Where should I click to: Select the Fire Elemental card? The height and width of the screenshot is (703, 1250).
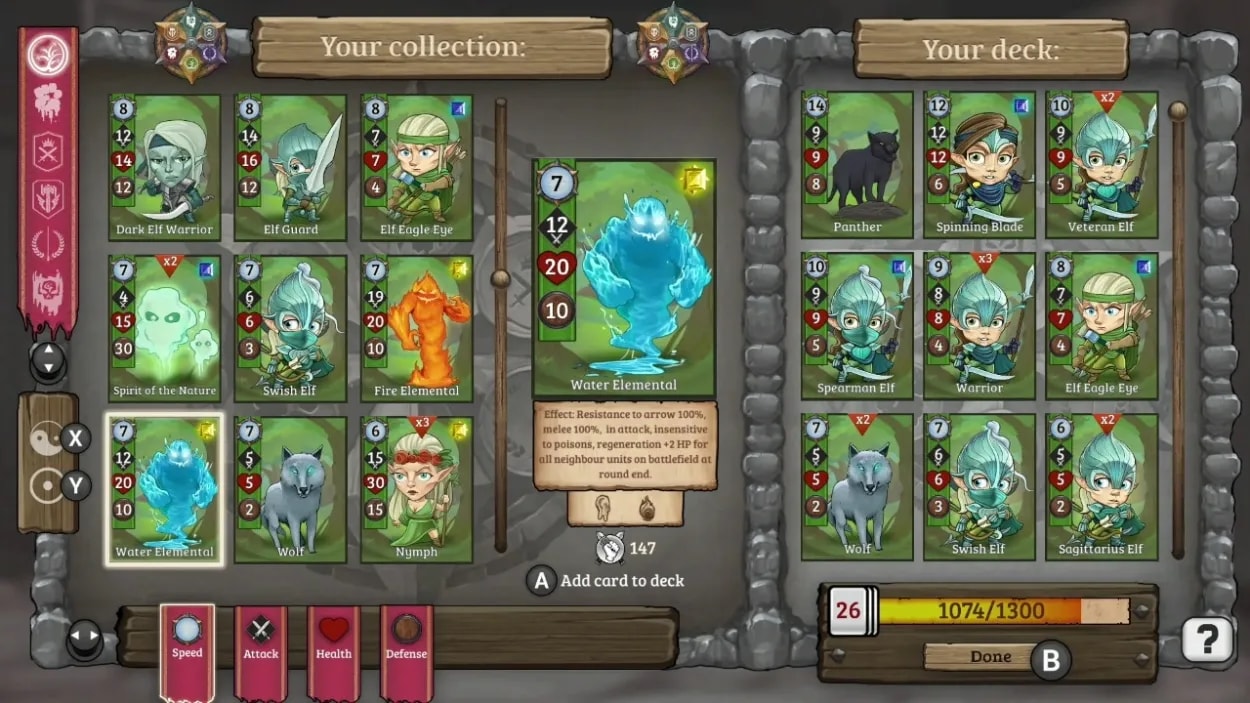(x=416, y=328)
